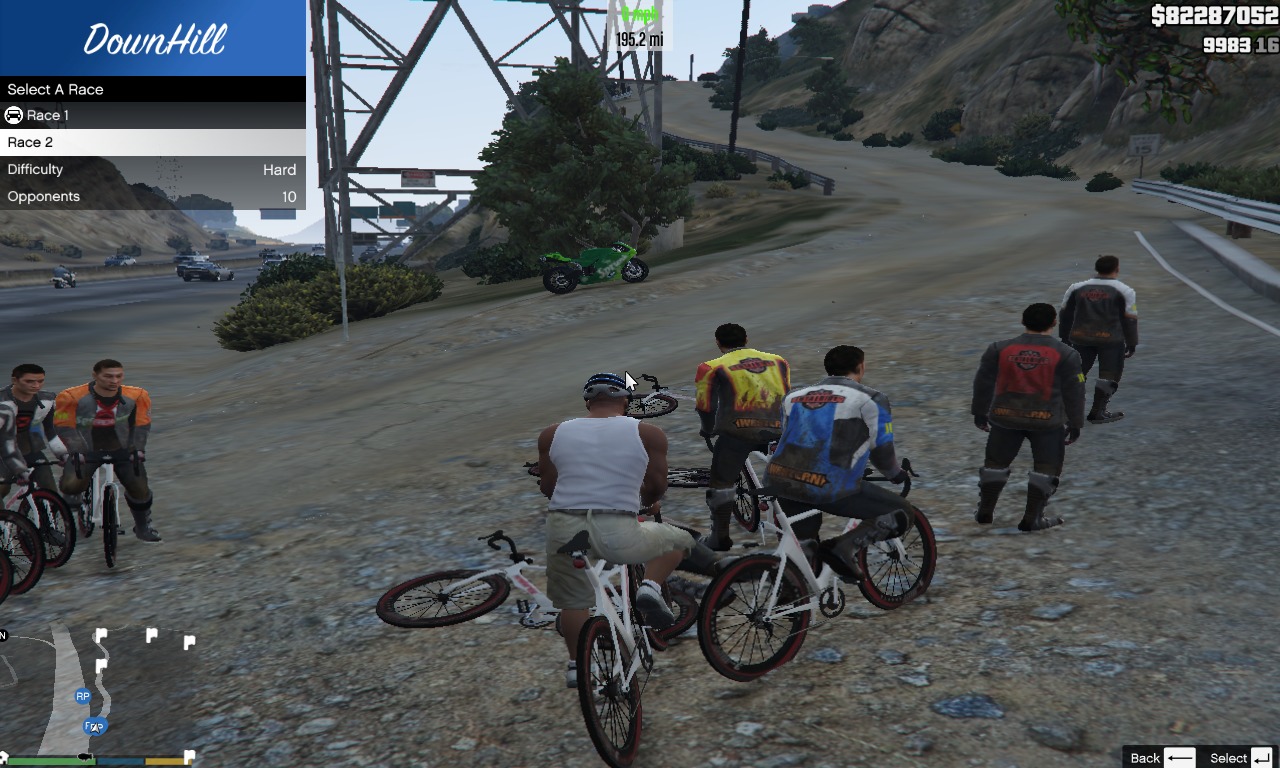The width and height of the screenshot is (1280, 768).
Task: Confirm with the Select button
Action: tap(1240, 757)
